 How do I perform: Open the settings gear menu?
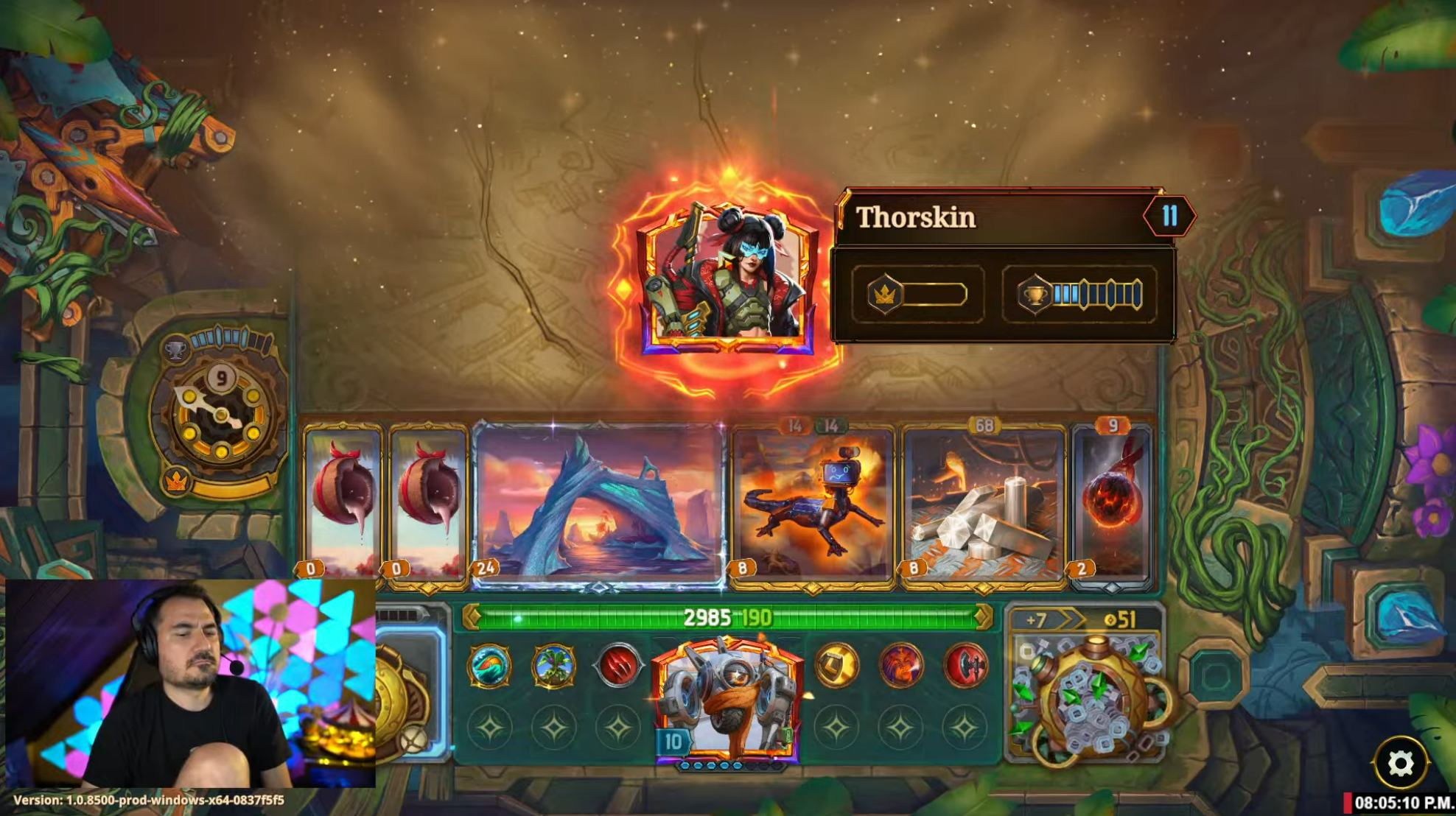(1400, 763)
